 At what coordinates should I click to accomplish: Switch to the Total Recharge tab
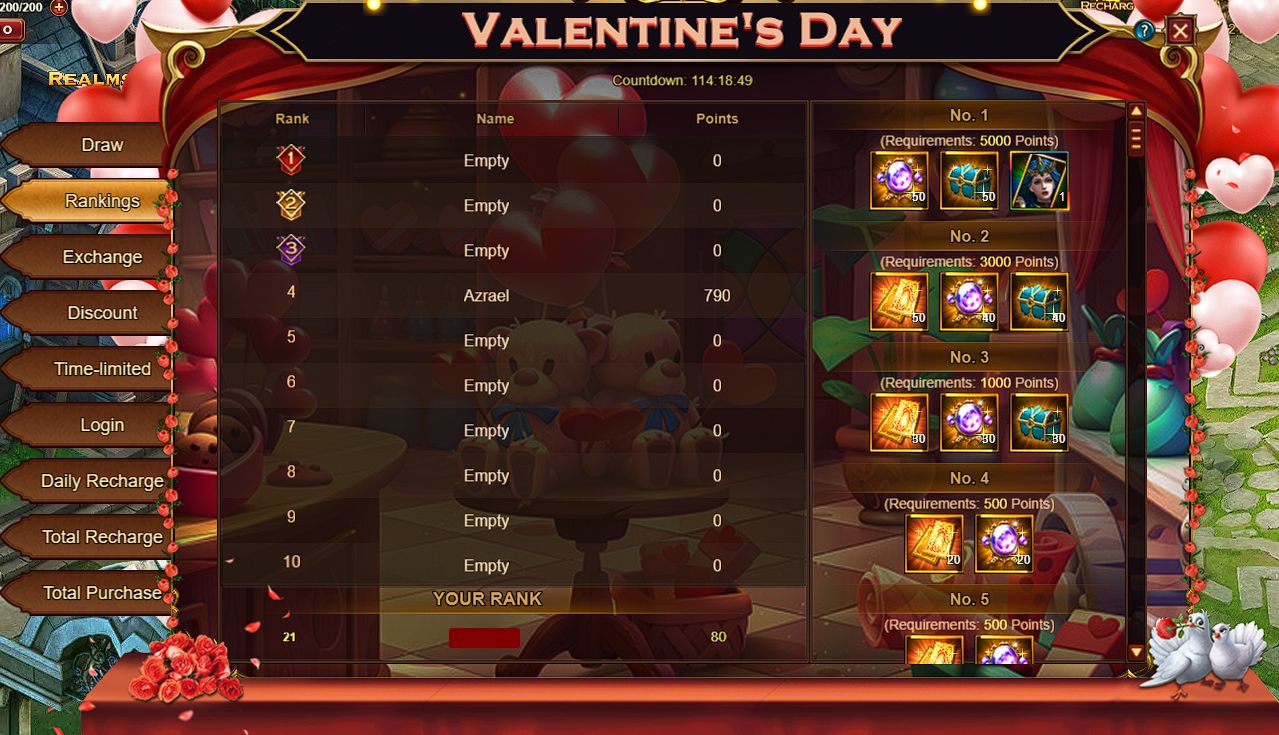click(x=101, y=537)
